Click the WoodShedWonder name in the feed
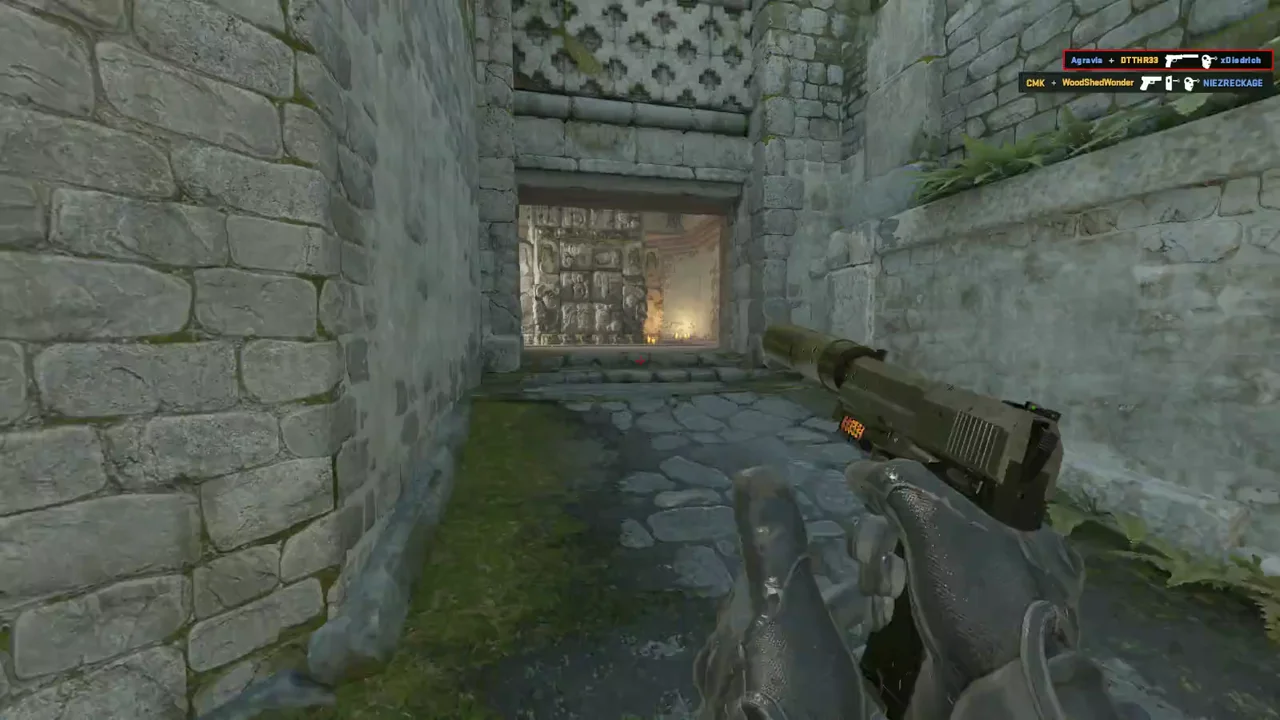Image resolution: width=1280 pixels, height=720 pixels. [1097, 82]
